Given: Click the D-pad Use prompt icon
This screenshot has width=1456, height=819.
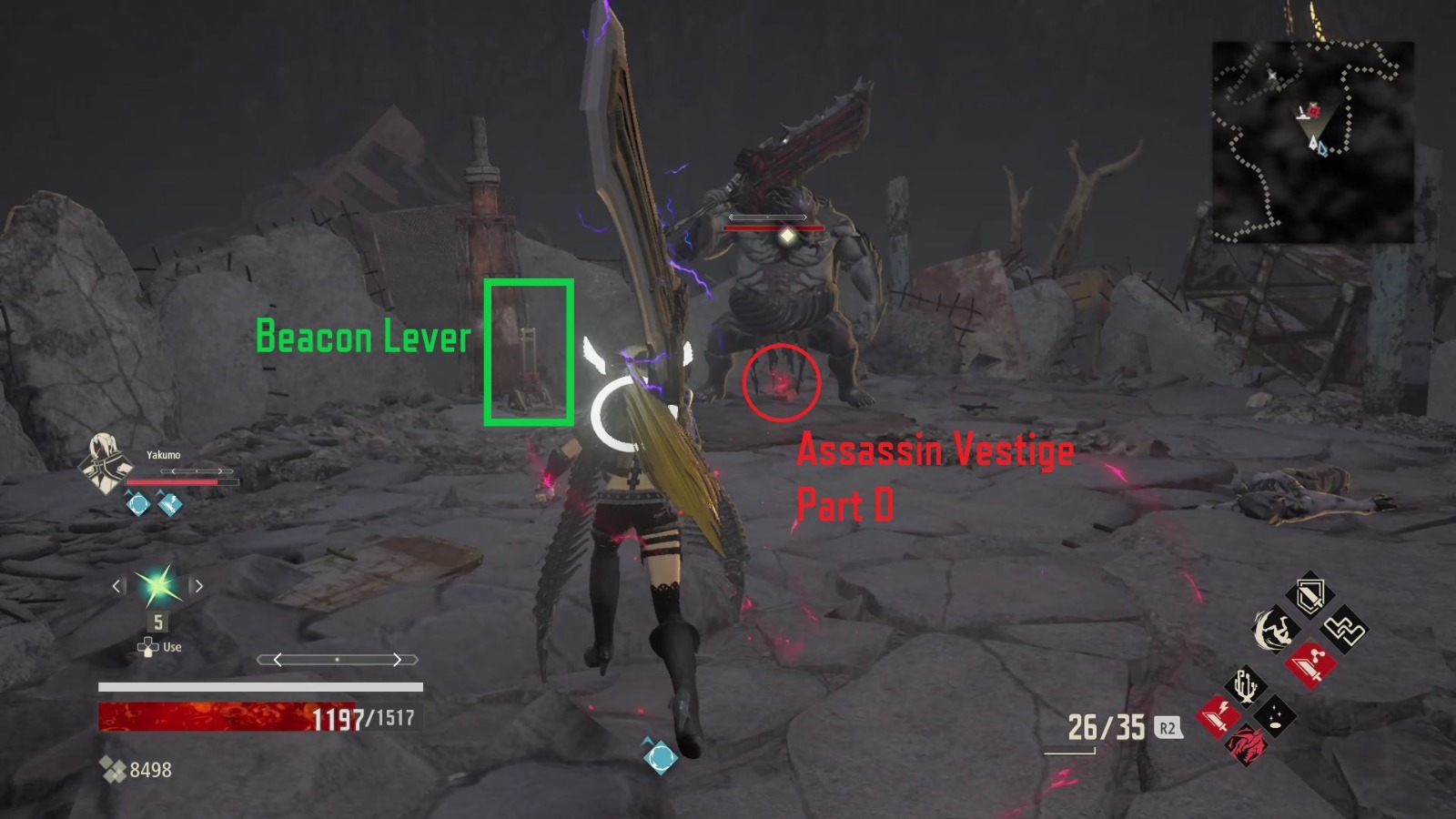Looking at the screenshot, I should [147, 646].
